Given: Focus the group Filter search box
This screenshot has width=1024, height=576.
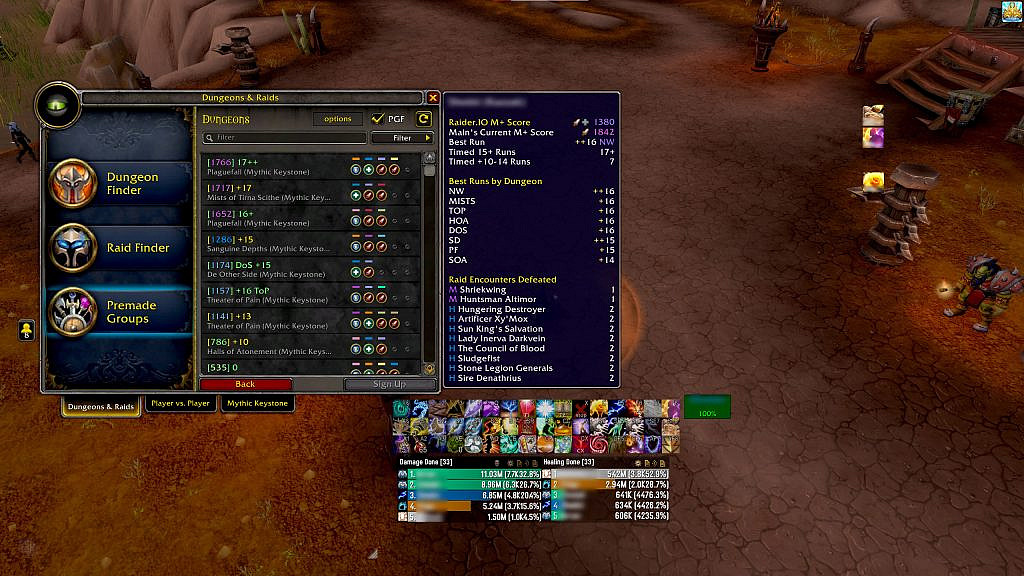Looking at the screenshot, I should click(285, 138).
